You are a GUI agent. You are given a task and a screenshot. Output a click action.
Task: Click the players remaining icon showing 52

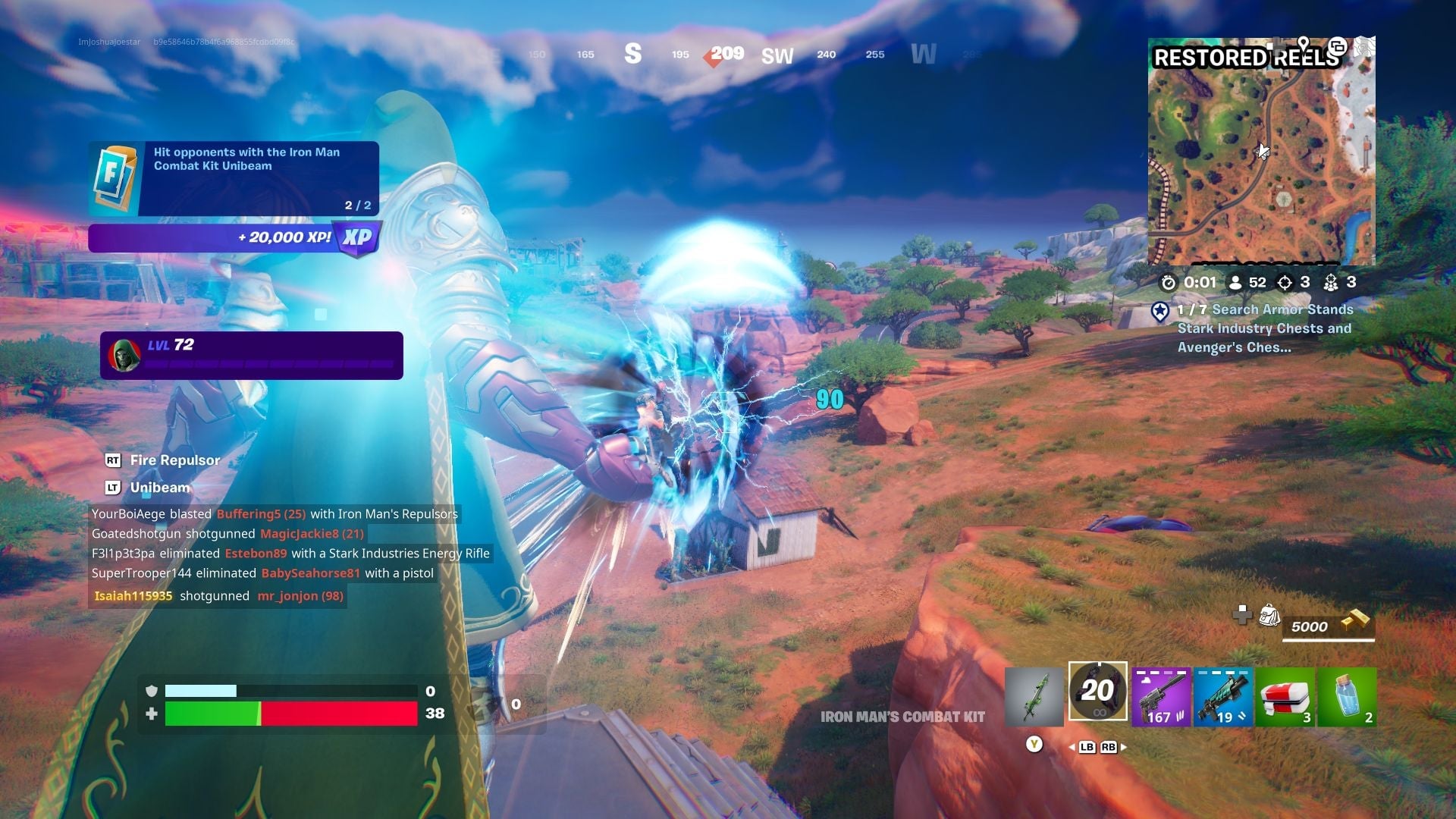1235,281
